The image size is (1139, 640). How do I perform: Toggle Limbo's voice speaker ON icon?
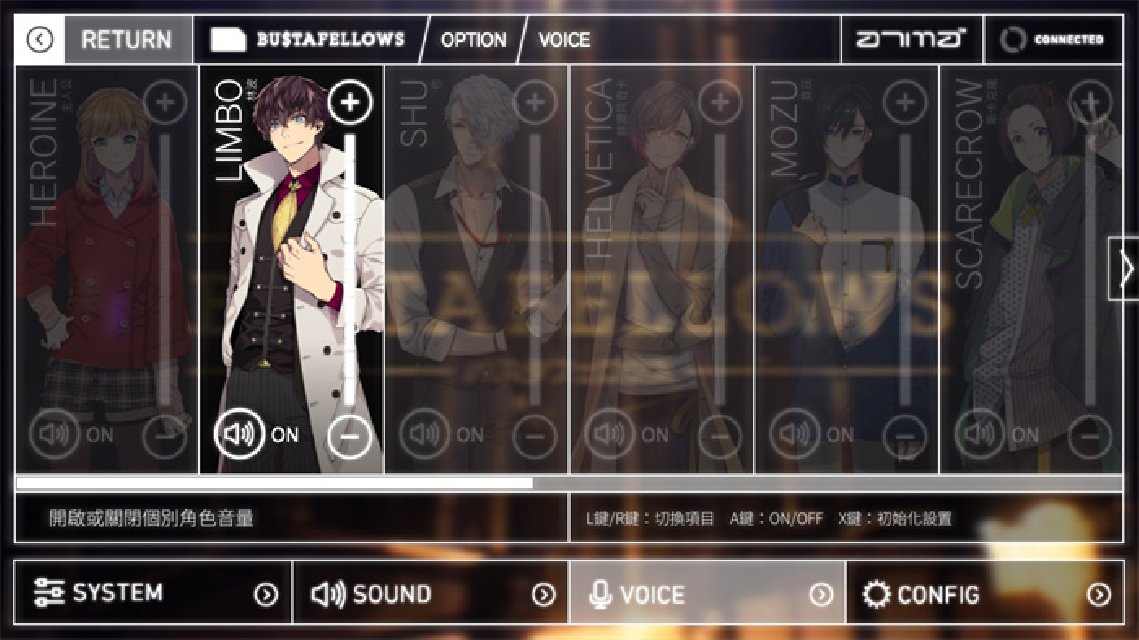239,434
